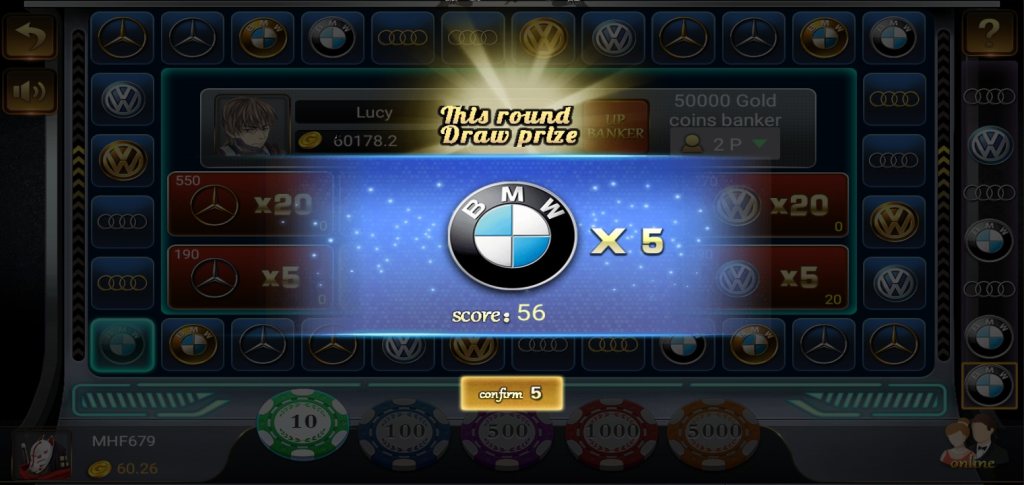Screen dimensions: 1024x485
Task: Go back with the return arrow
Action: [x=29, y=36]
